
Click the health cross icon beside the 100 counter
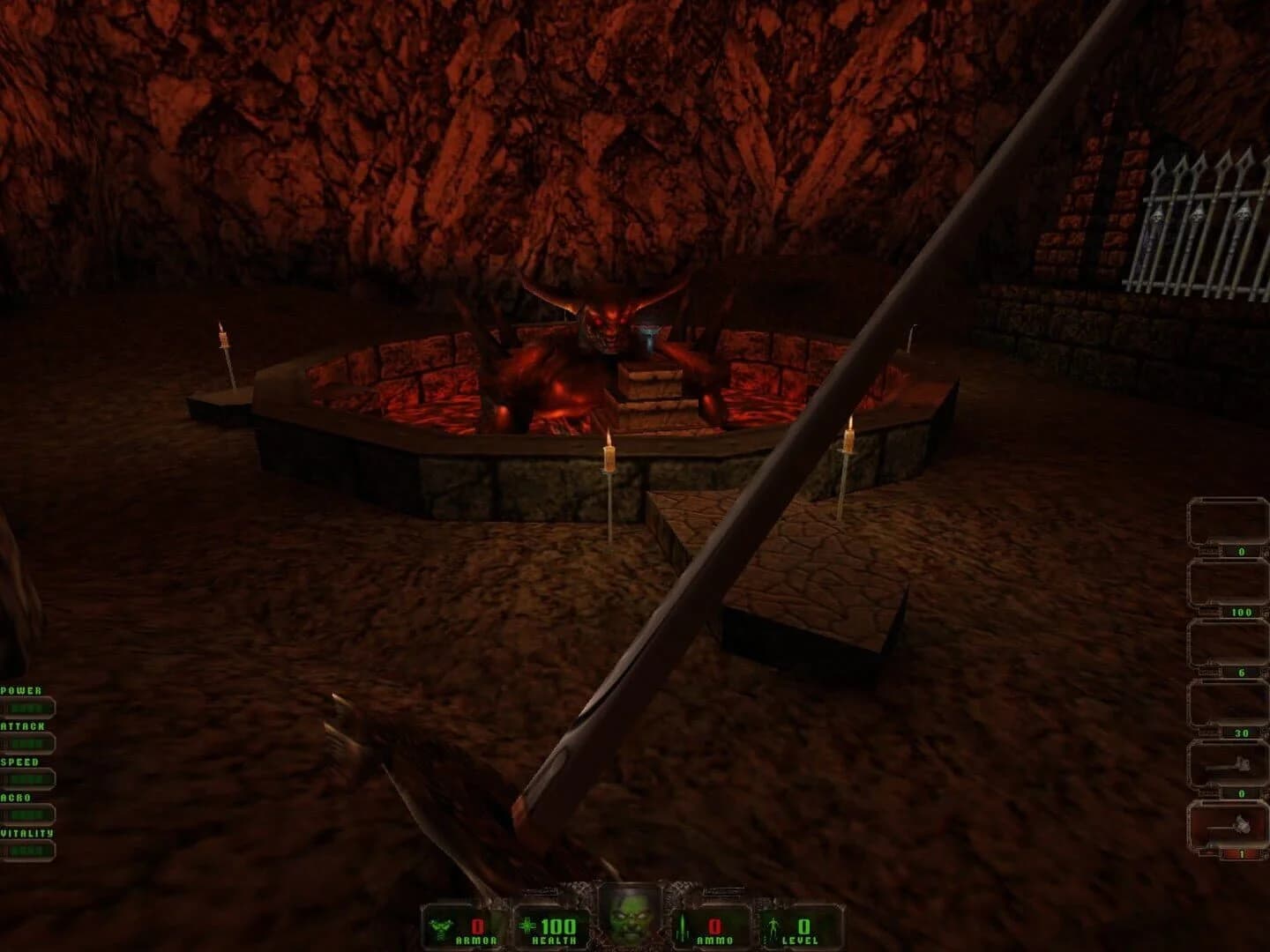(x=527, y=925)
